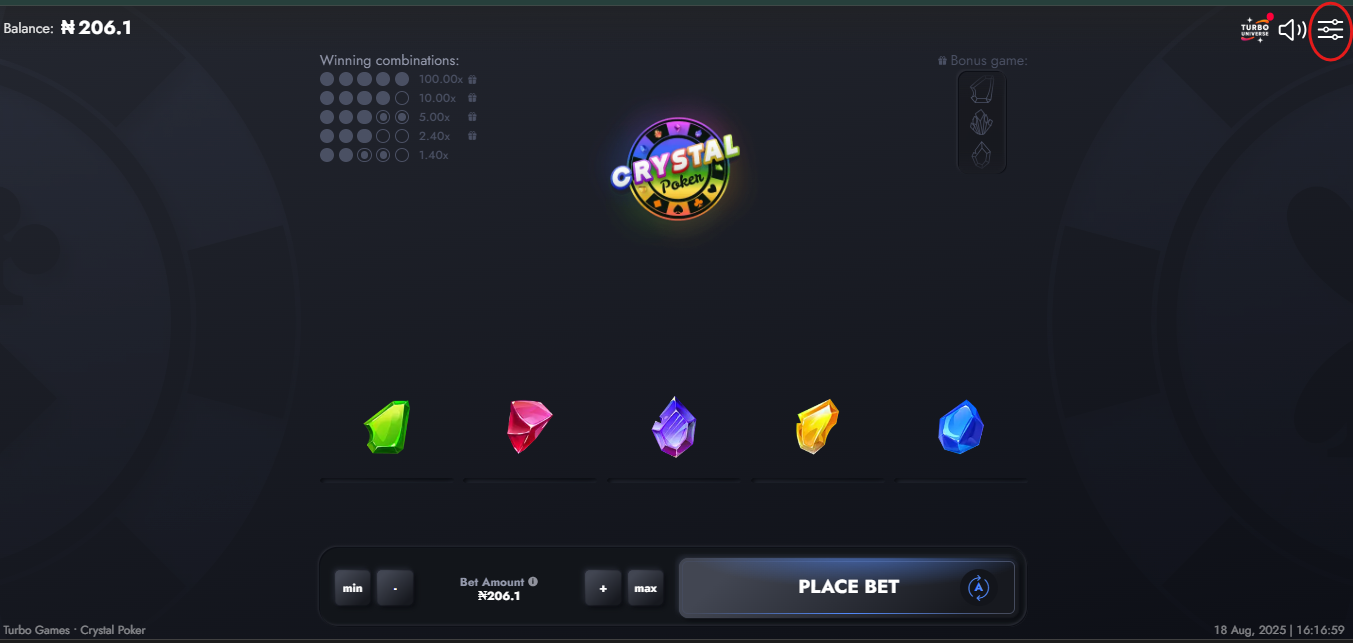This screenshot has height=643, width=1353.
Task: Toggle the autoplay icon on Place Bet
Action: click(x=978, y=588)
